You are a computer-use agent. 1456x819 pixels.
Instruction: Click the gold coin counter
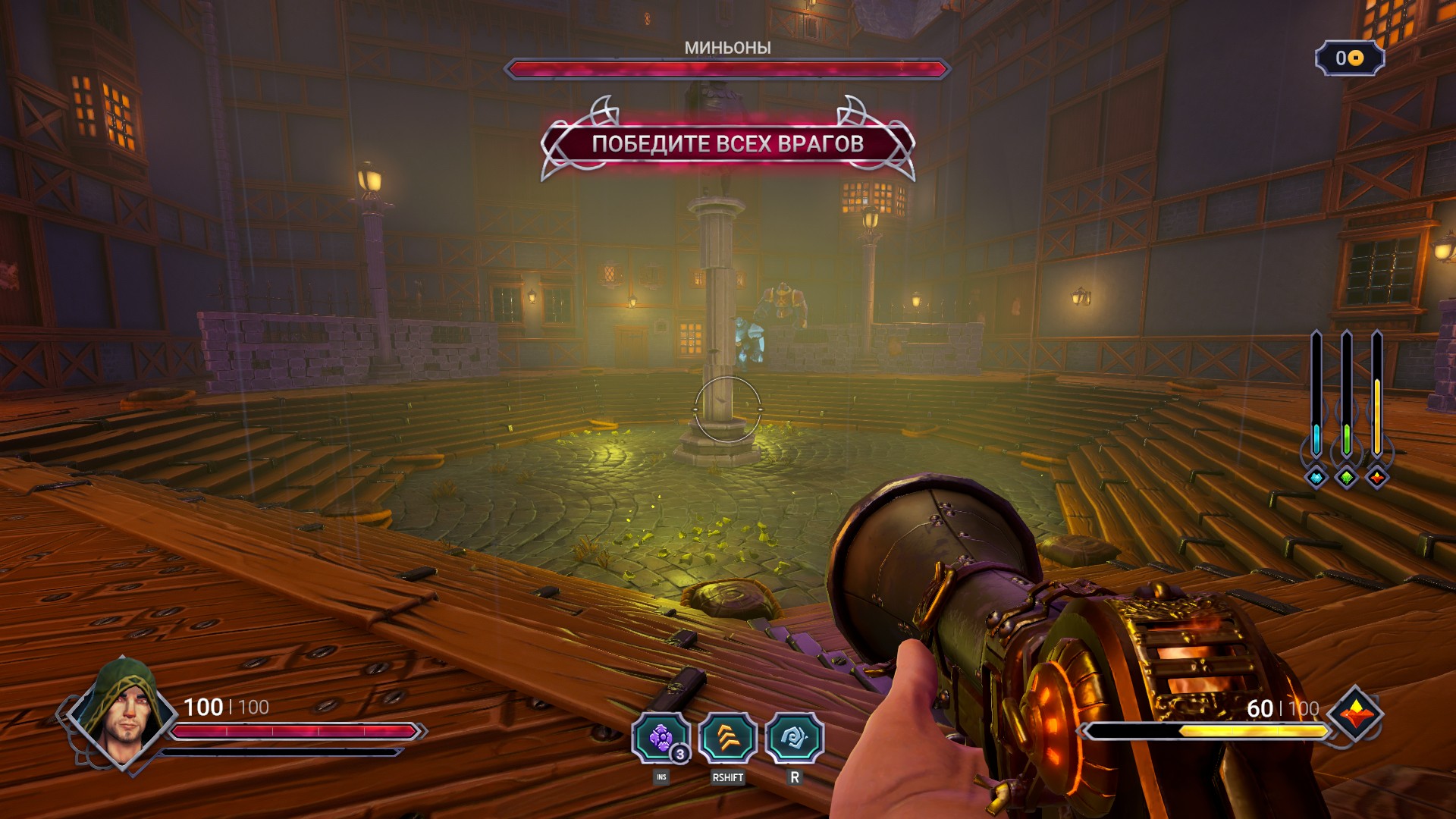point(1350,58)
